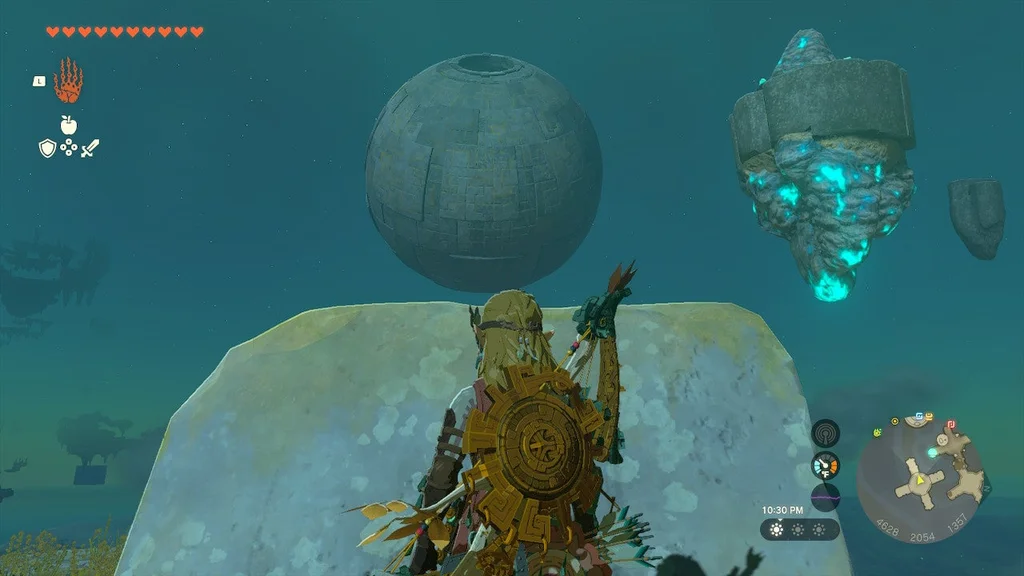
Task: Click the glowing cyan orb marker on the minimap
Action: [x=932, y=453]
